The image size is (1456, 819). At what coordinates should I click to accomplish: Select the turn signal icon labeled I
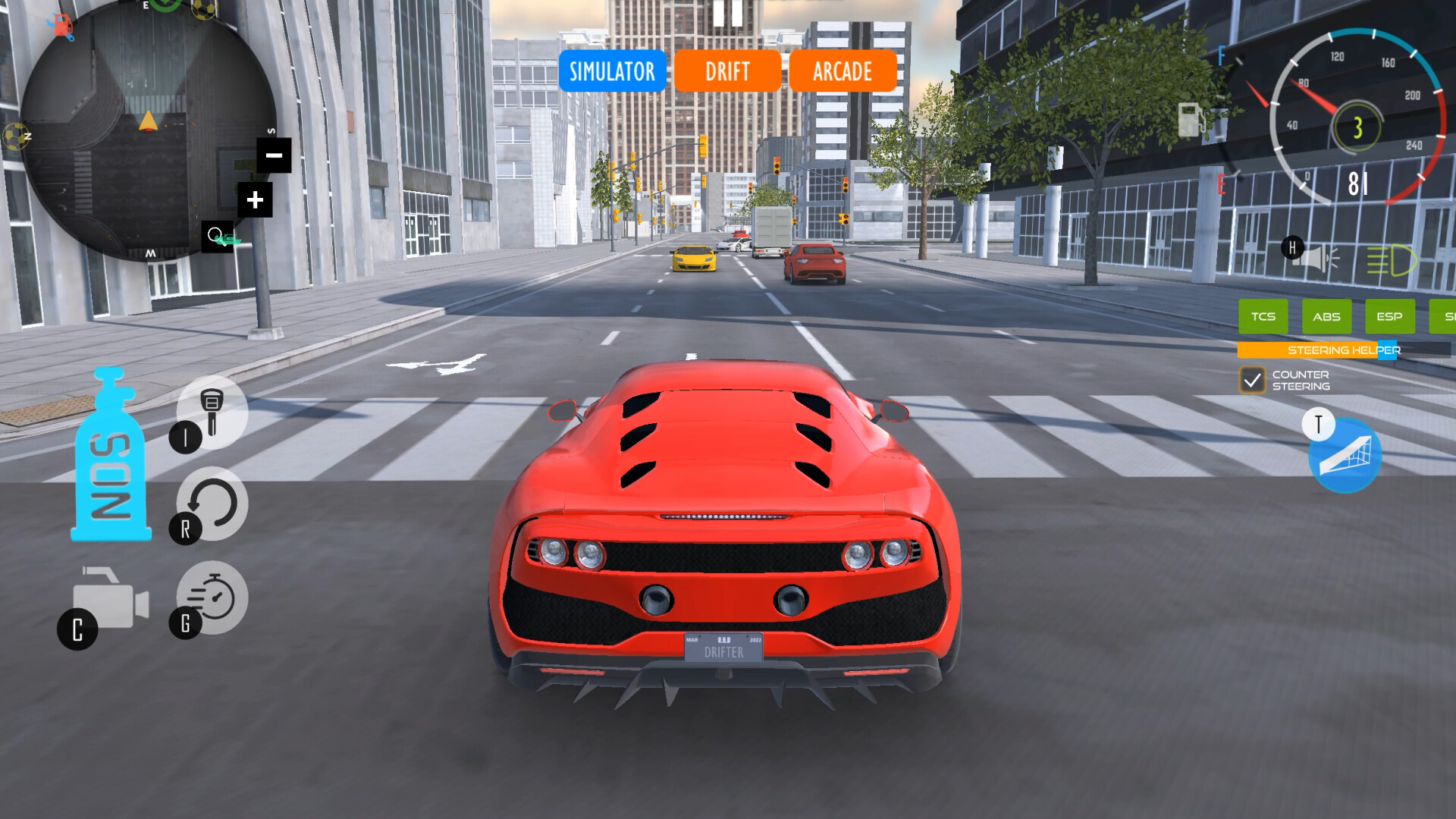[213, 415]
